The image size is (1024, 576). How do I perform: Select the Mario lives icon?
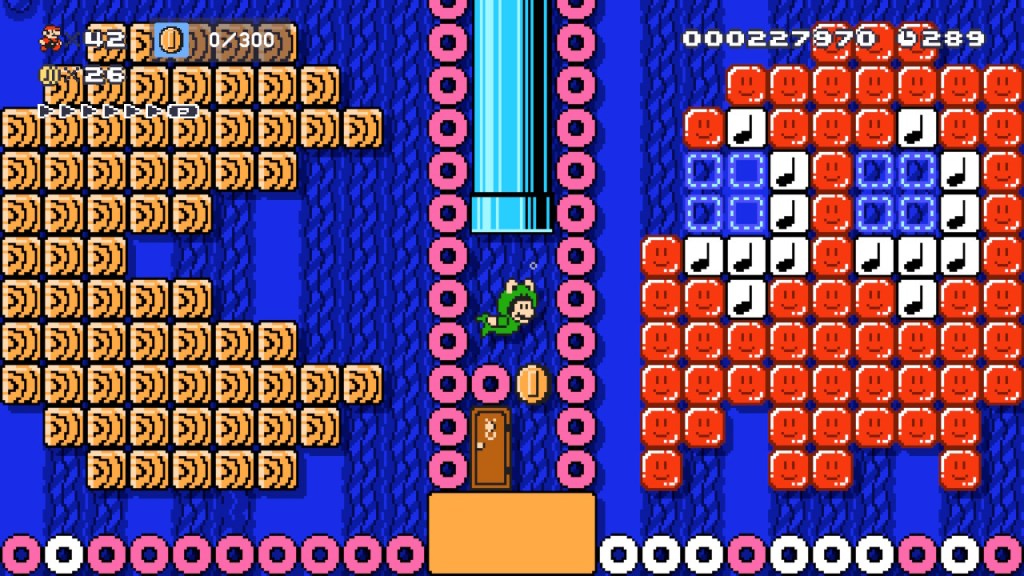(50, 39)
